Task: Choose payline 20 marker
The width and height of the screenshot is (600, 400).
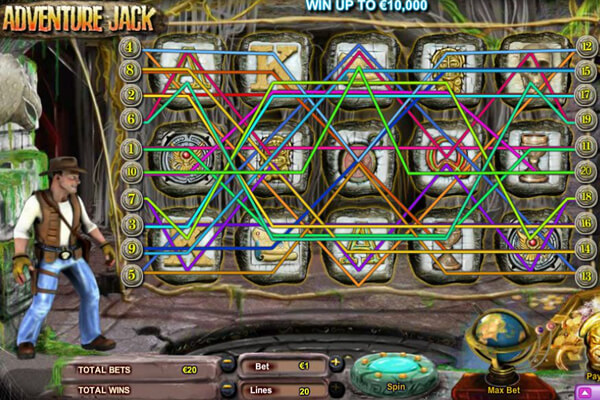Action: [x=588, y=172]
